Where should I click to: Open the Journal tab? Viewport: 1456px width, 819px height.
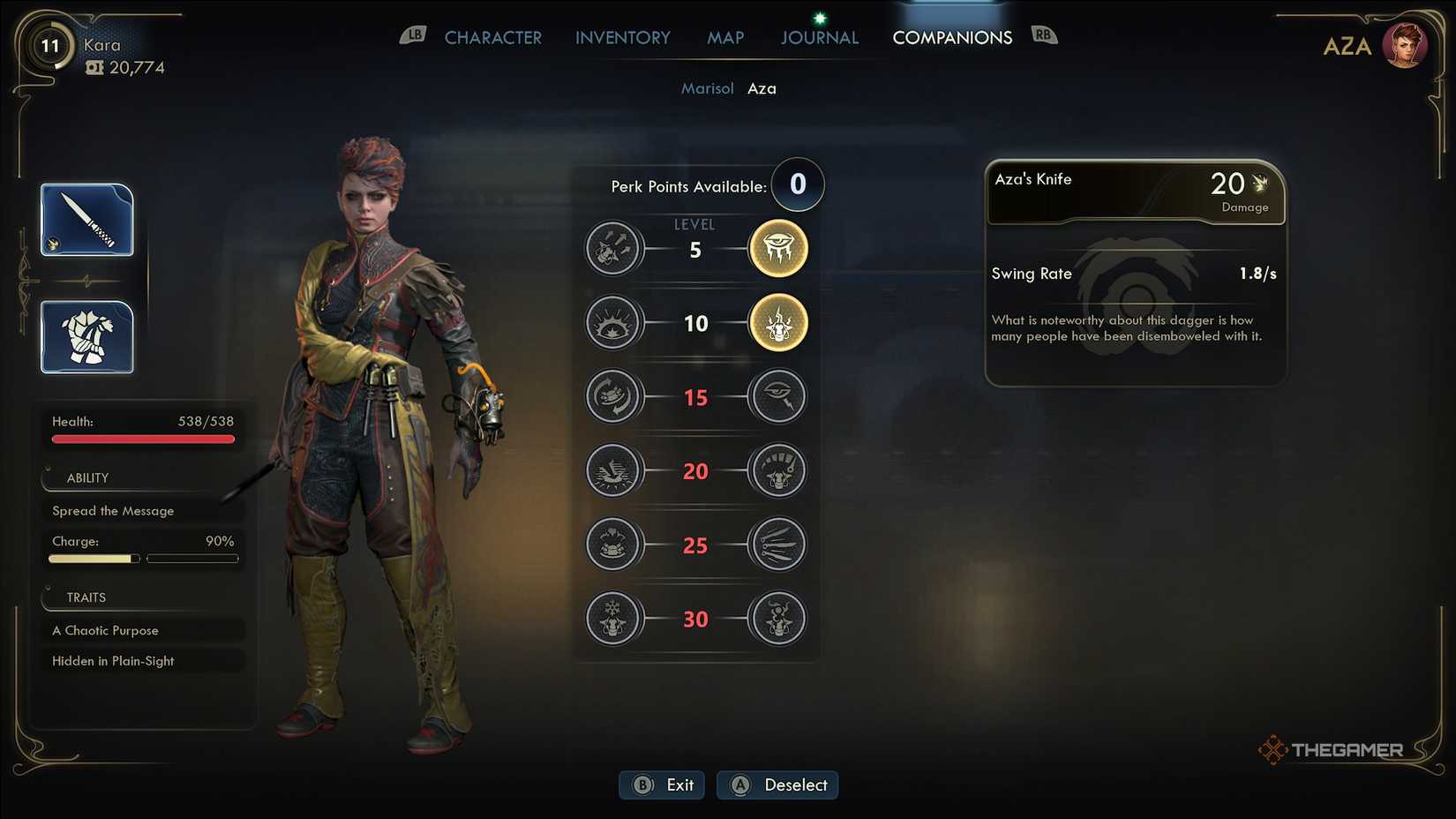pyautogui.click(x=819, y=38)
